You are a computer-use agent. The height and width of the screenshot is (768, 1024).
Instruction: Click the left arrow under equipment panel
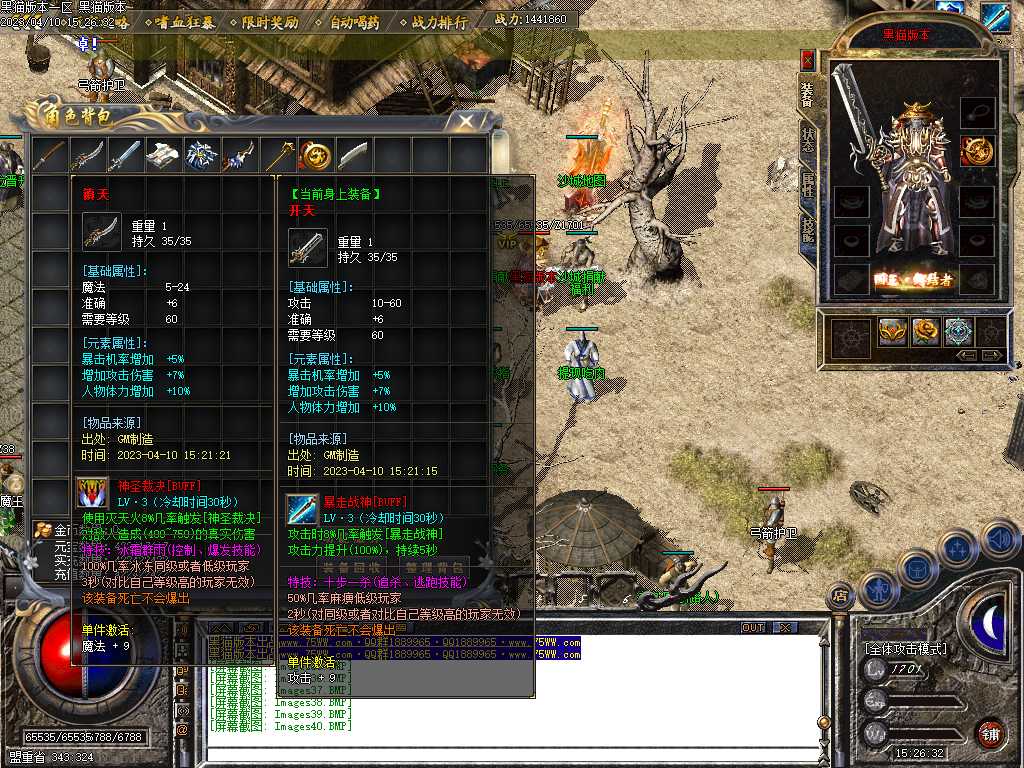966,355
